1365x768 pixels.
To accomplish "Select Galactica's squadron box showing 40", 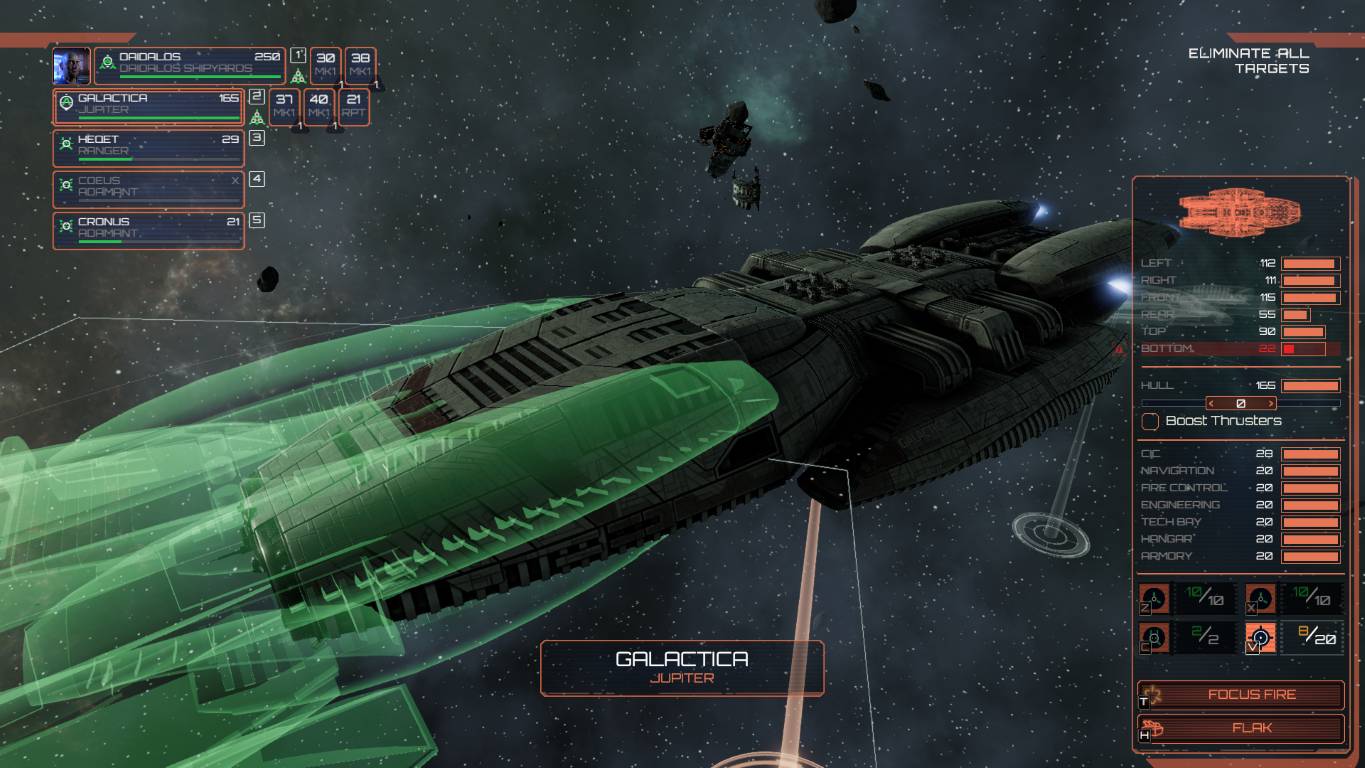I will [x=319, y=106].
